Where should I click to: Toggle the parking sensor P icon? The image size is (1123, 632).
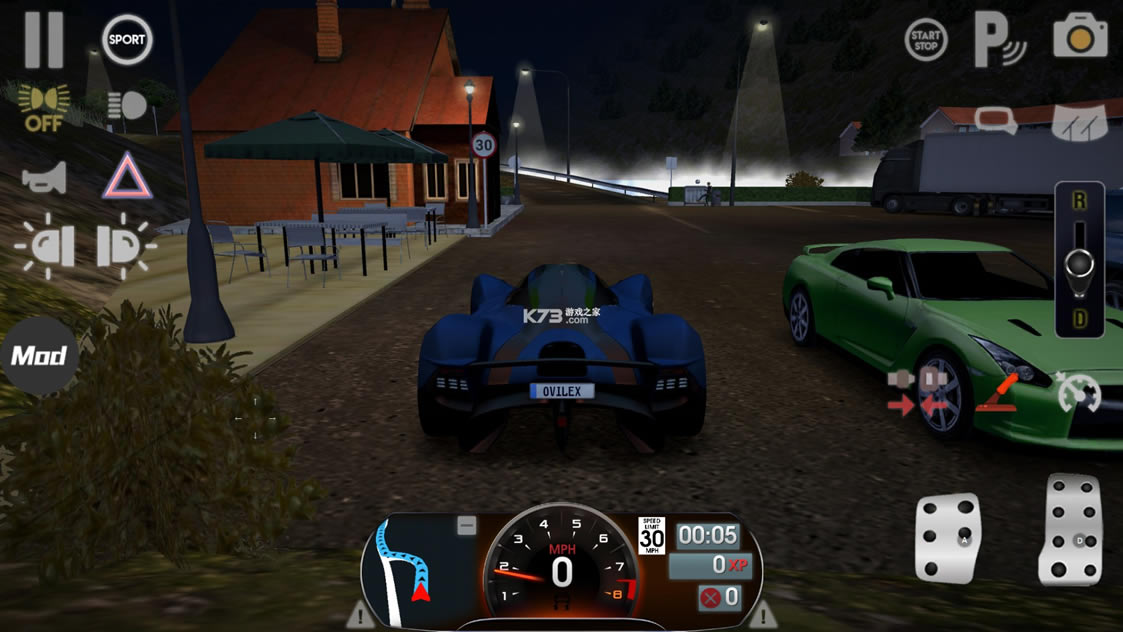(999, 40)
